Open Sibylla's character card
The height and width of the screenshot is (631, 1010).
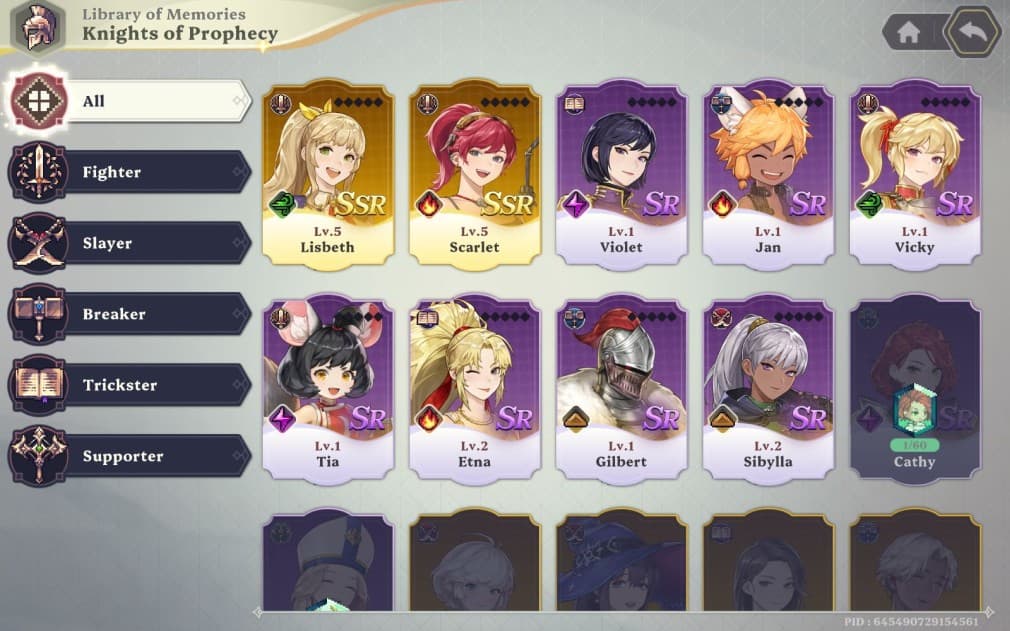click(768, 388)
